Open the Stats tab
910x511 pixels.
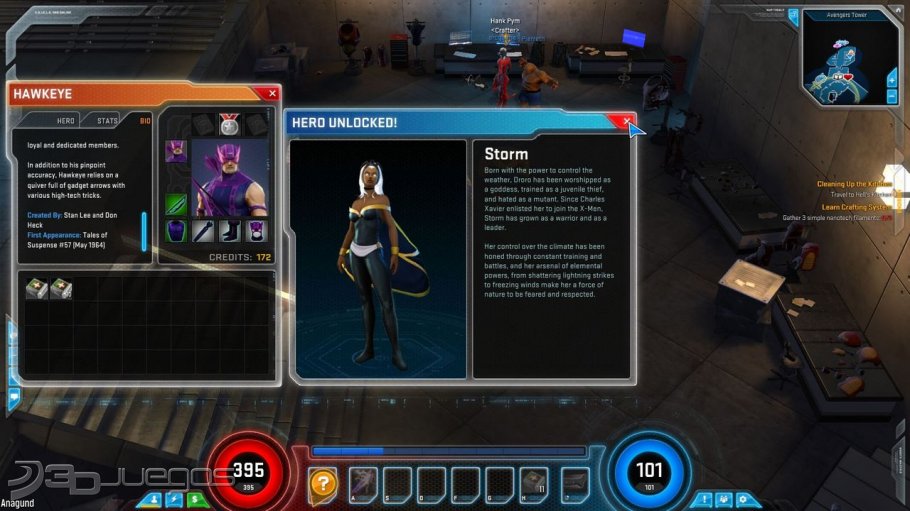pyautogui.click(x=107, y=120)
